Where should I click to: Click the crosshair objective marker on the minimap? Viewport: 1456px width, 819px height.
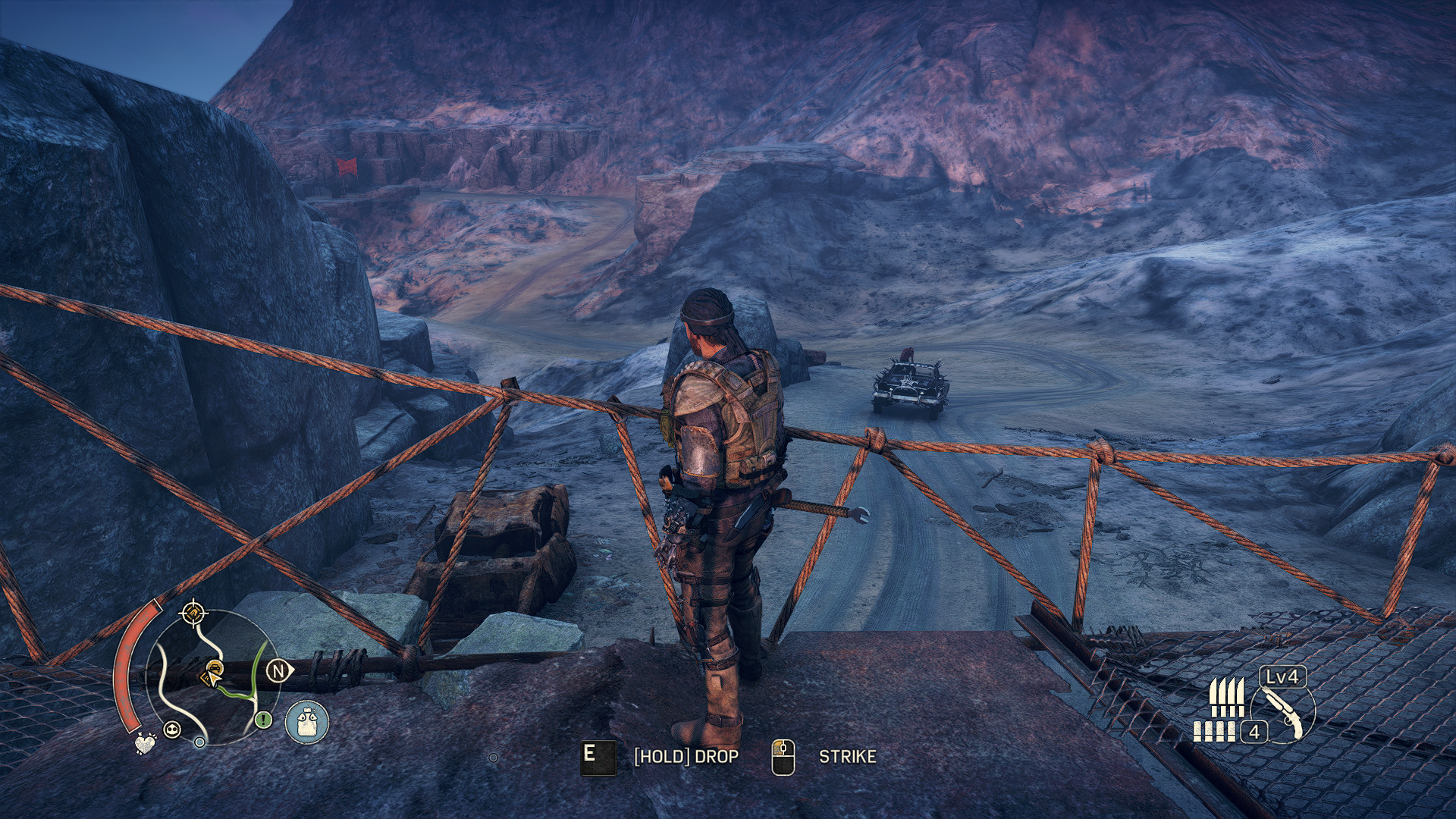193,612
